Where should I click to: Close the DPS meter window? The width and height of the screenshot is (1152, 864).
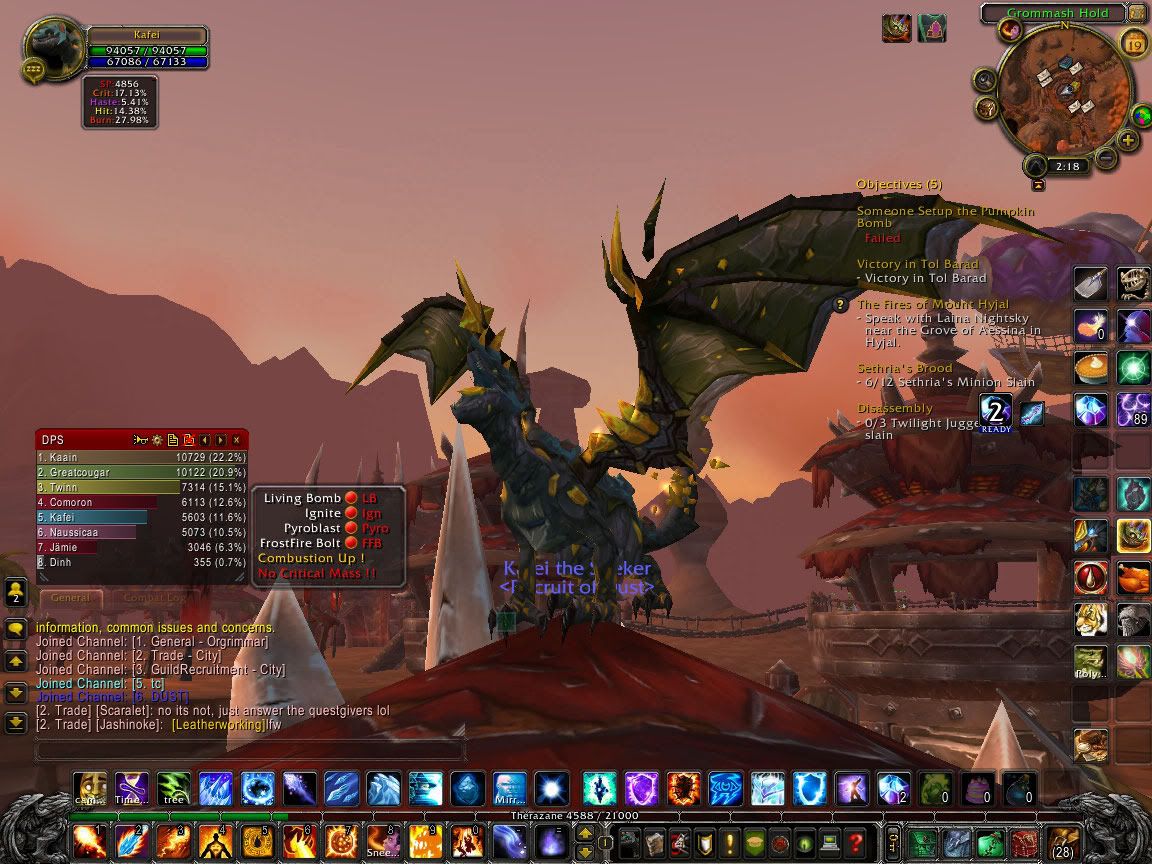tap(236, 440)
